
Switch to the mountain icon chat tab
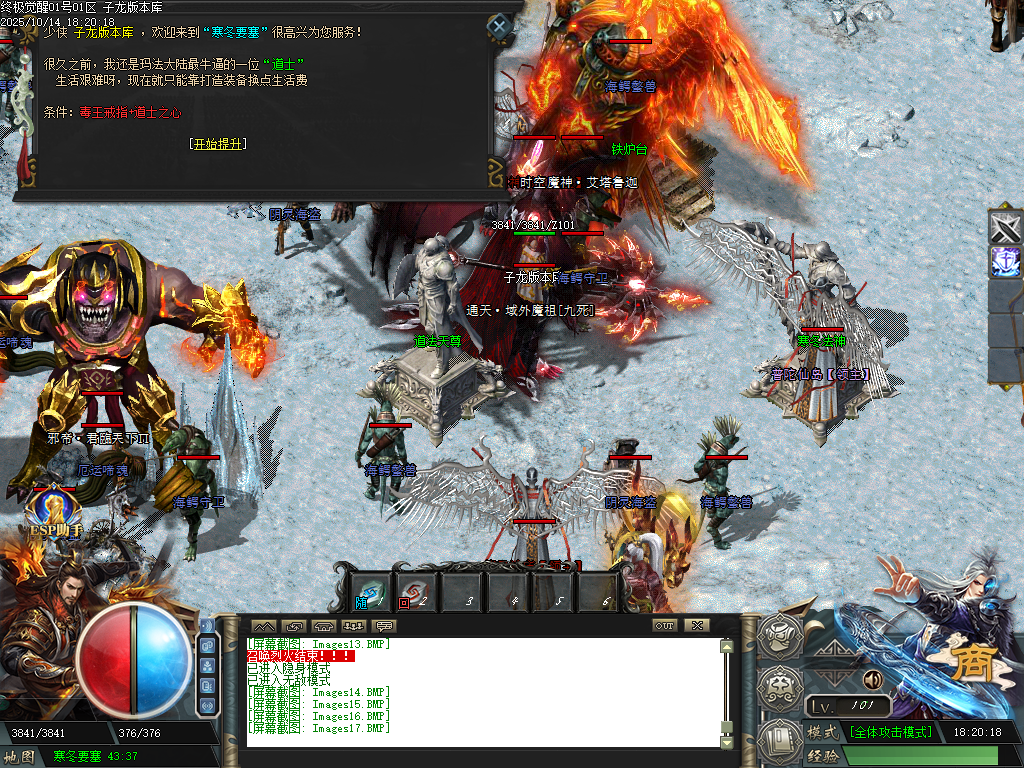264,626
